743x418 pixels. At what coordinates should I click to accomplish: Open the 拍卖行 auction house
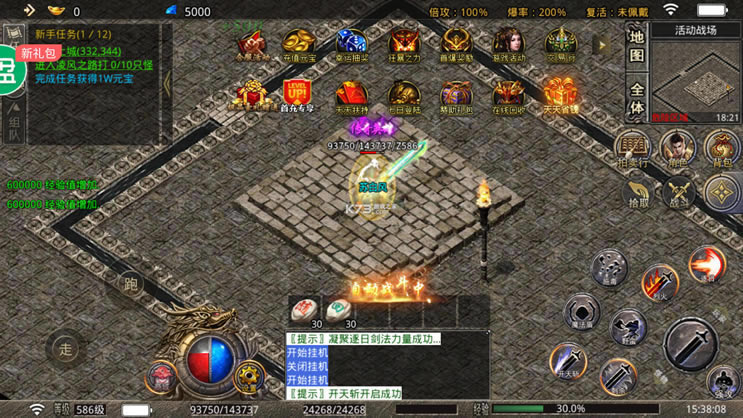click(x=632, y=148)
